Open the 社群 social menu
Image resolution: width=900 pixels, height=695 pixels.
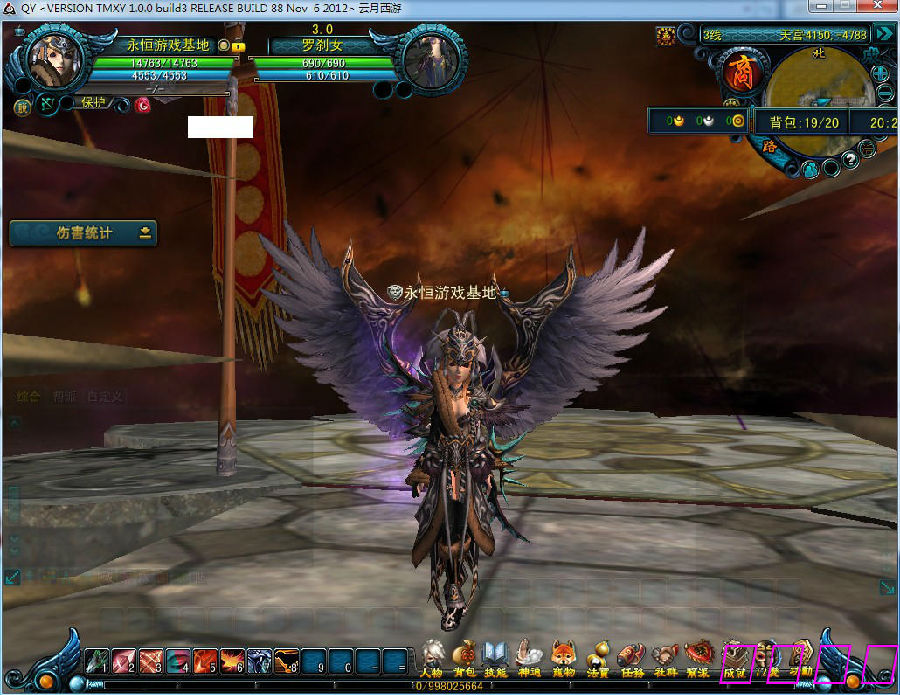(665, 656)
